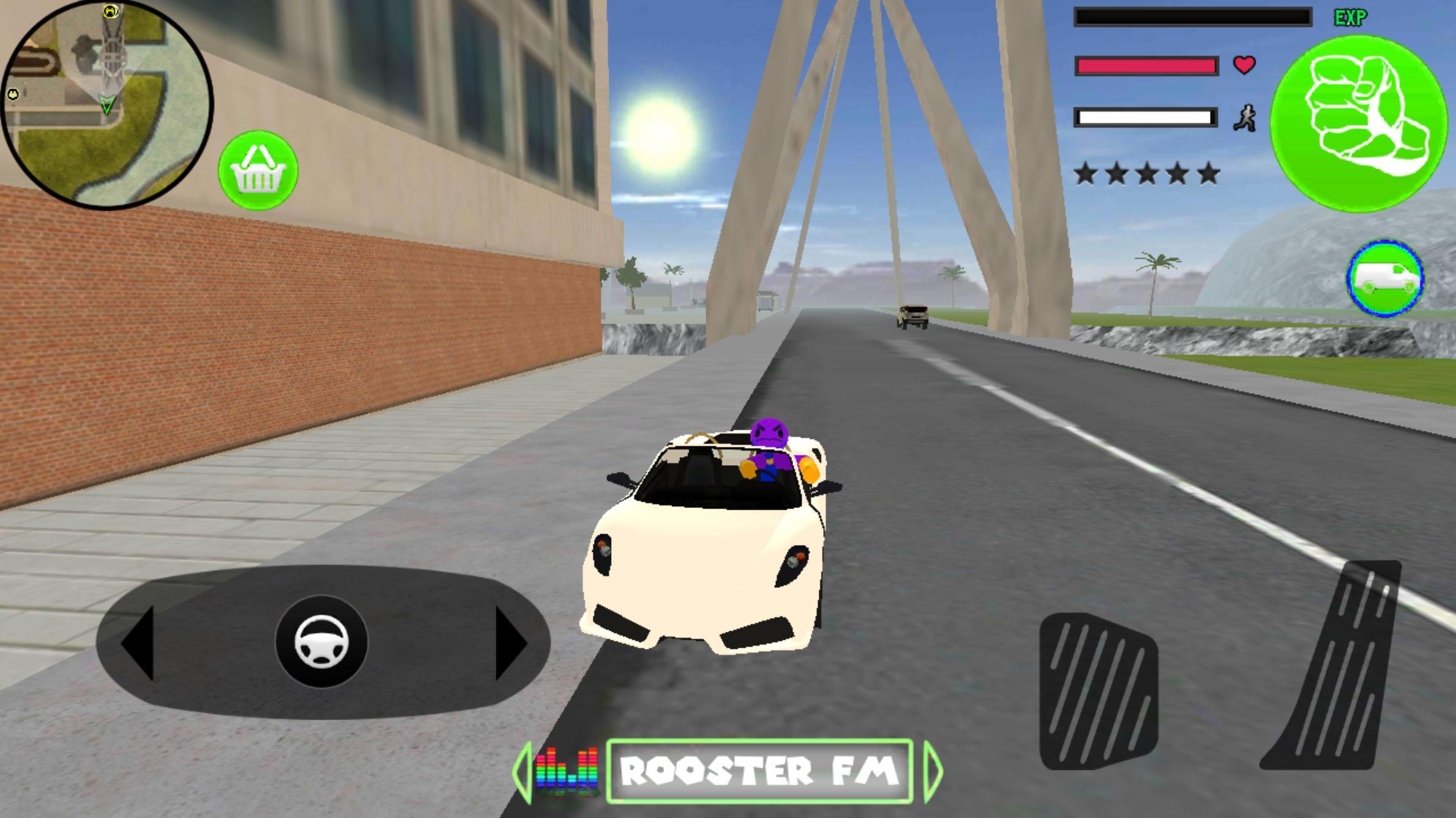Tap the red health bar
Image resolution: width=1456 pixels, height=818 pixels.
tap(1148, 67)
